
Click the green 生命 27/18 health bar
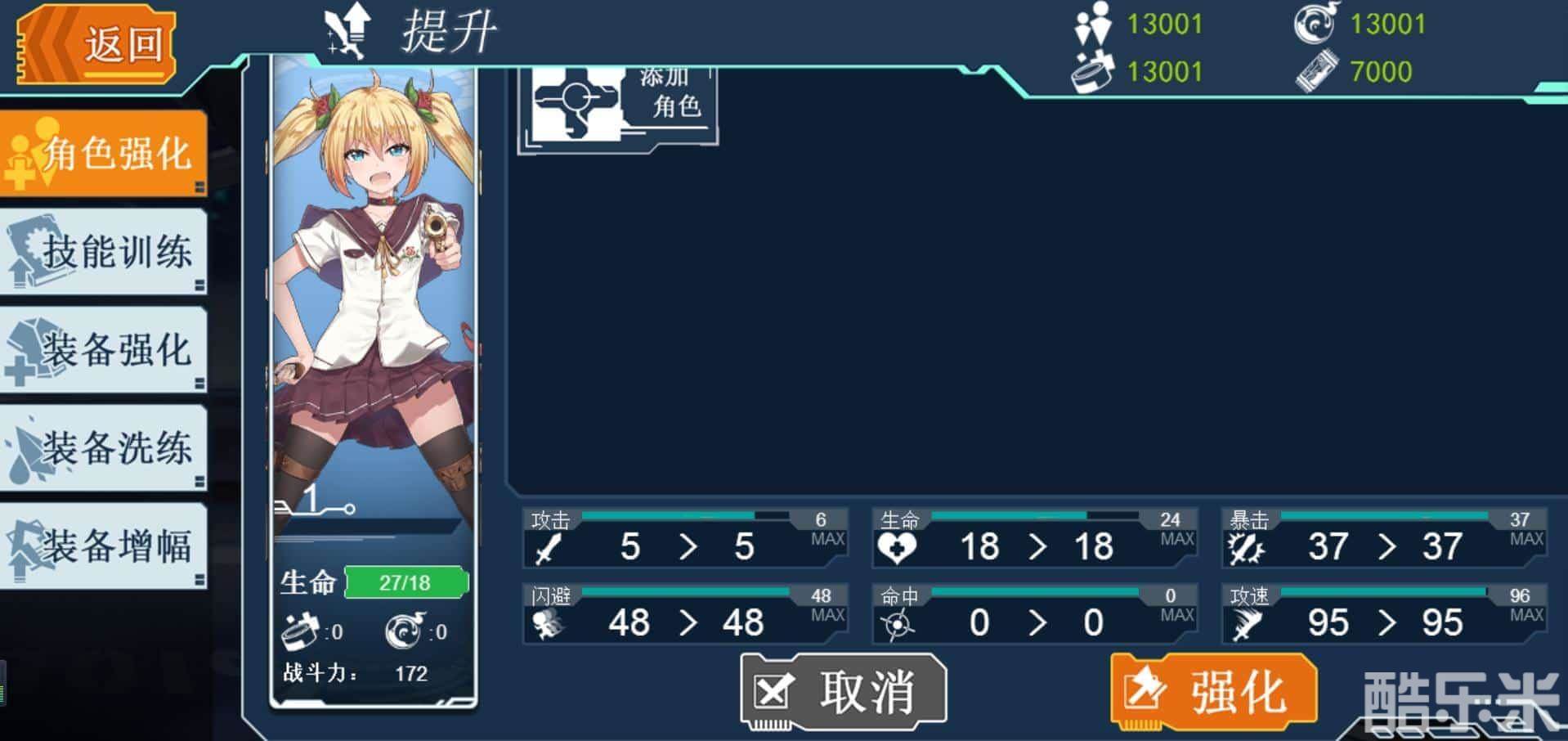(x=406, y=581)
